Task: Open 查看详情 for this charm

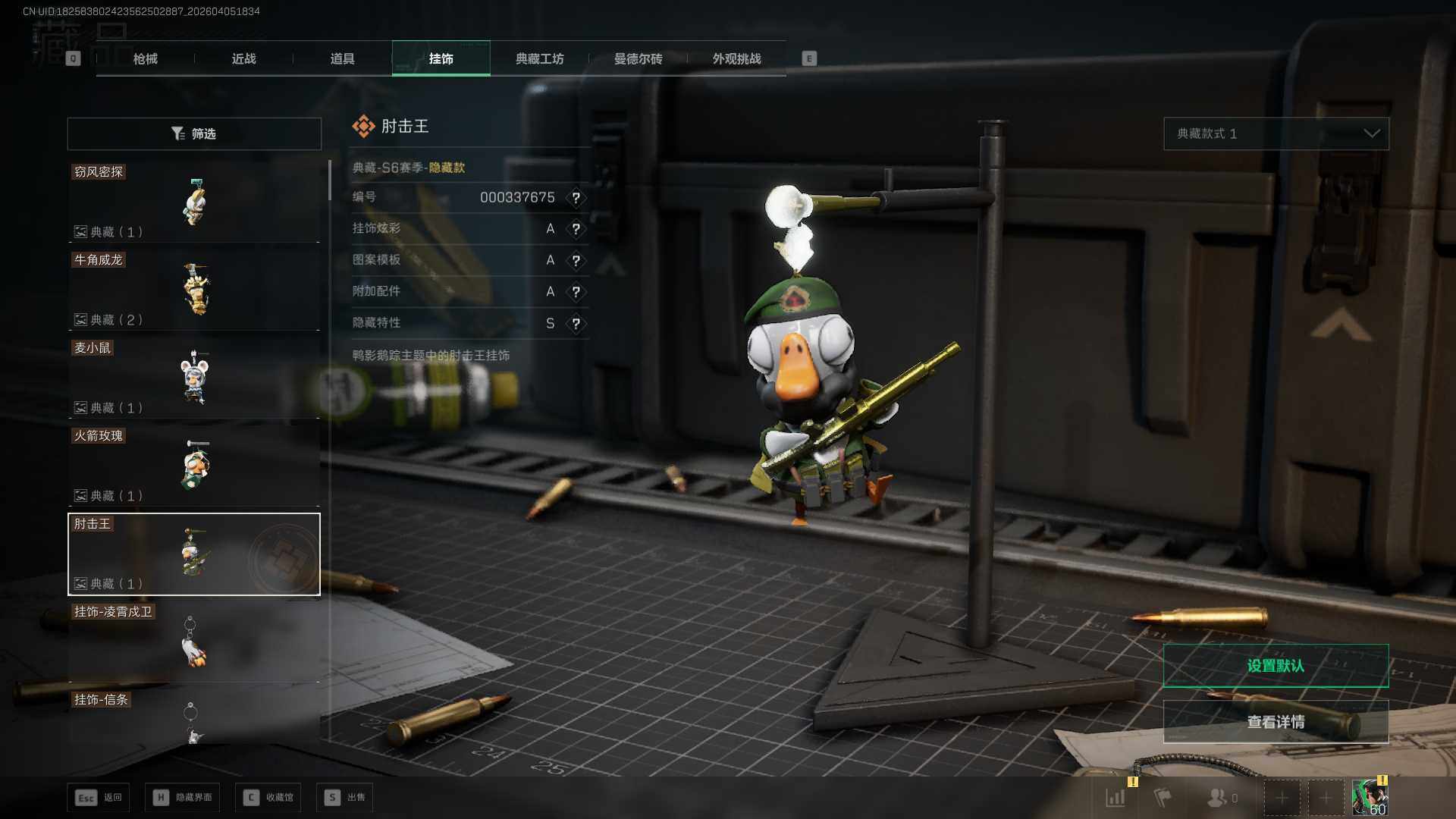Action: 1276,722
